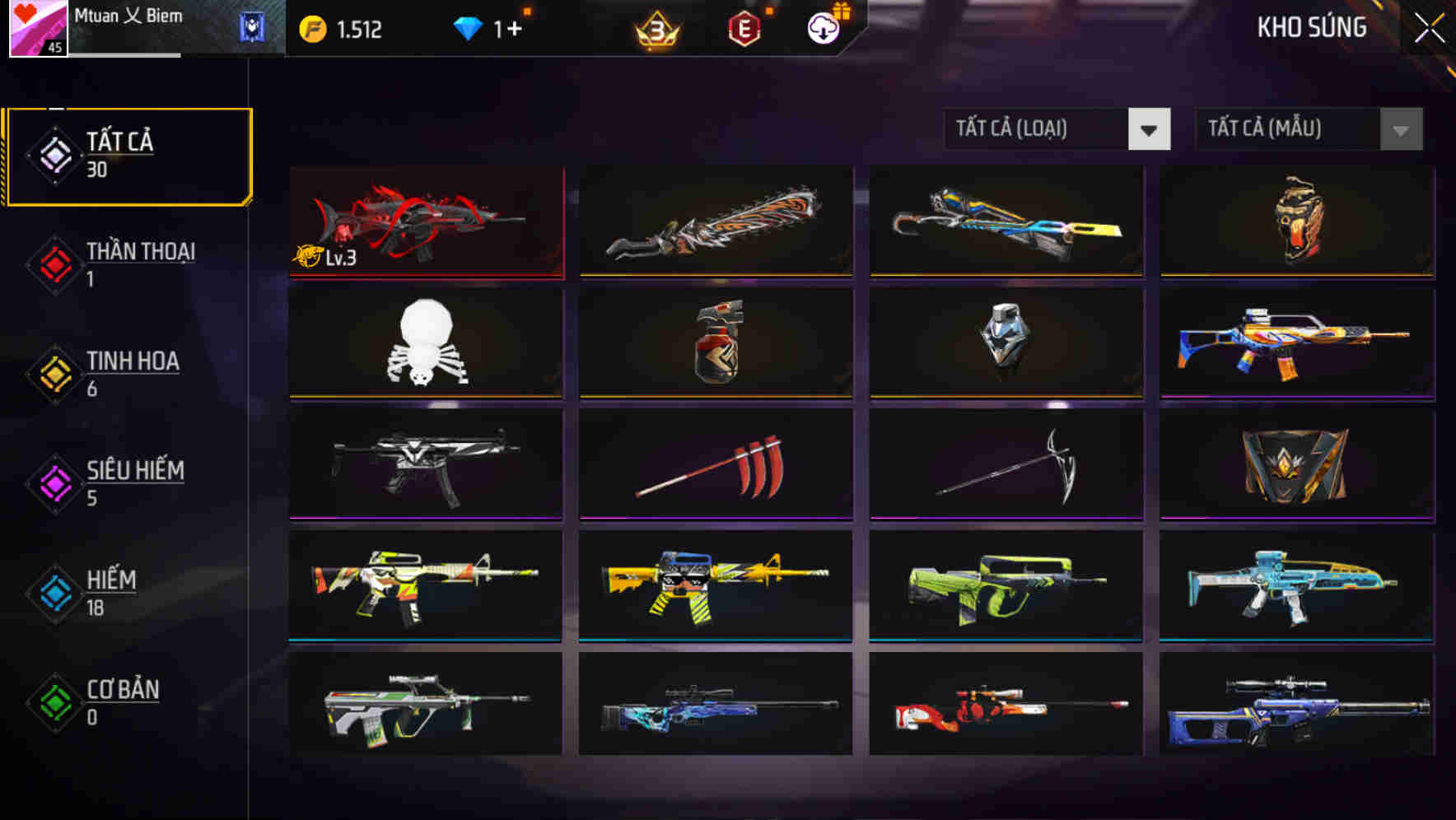Select the red THẦN THOẠI rarity diamond icon
The image size is (1456, 820).
pyautogui.click(x=54, y=266)
